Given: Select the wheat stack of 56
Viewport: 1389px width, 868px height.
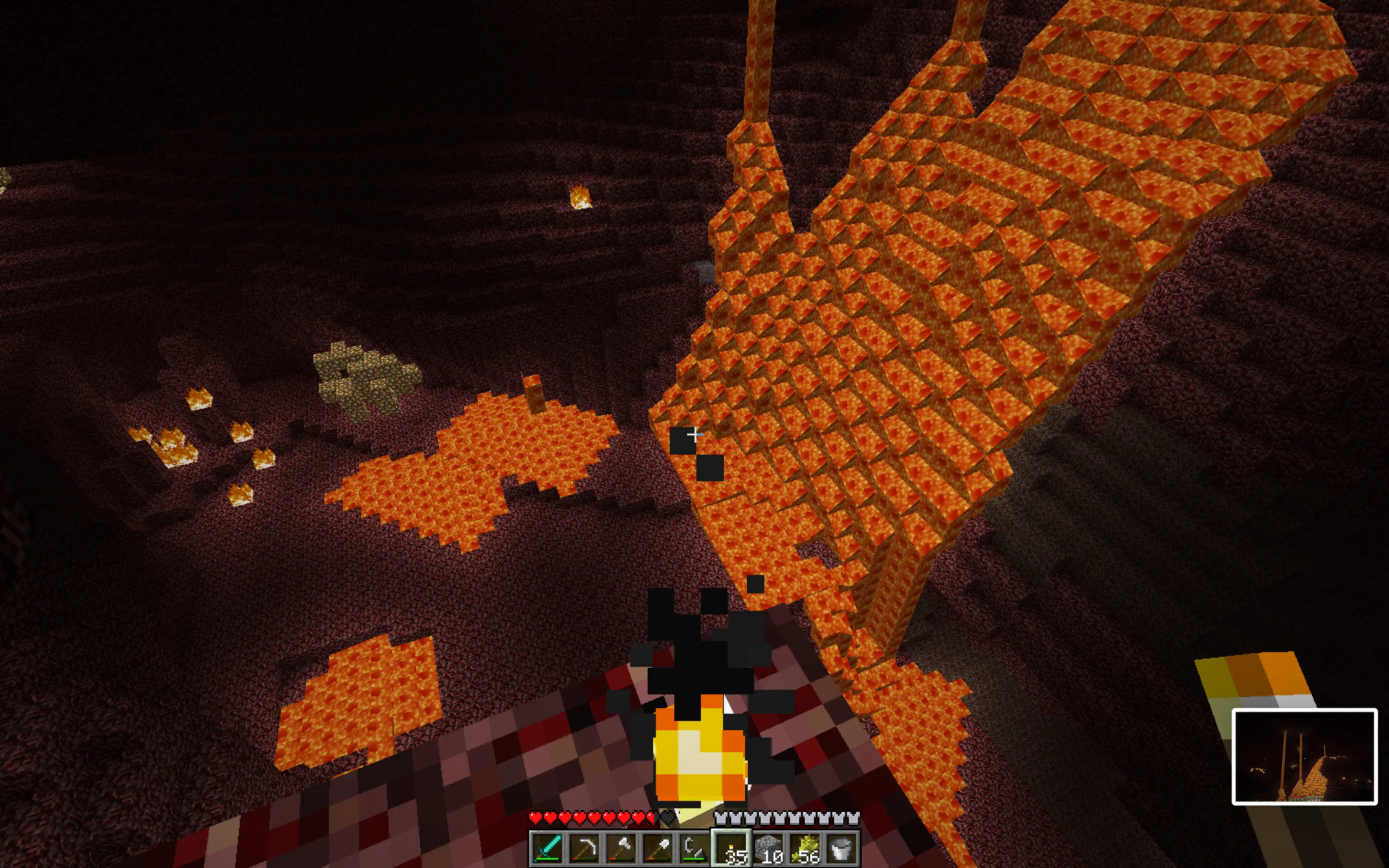Looking at the screenshot, I should click(804, 848).
